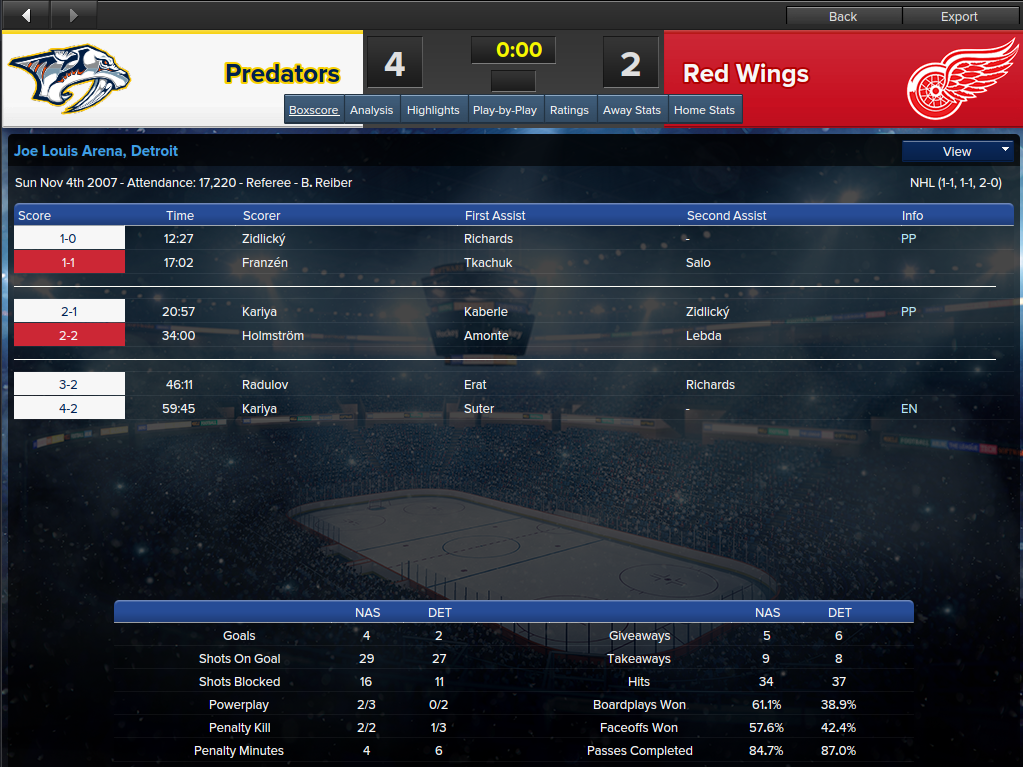Open the View dropdown
Screen dimensions: 1023x767
click(957, 151)
